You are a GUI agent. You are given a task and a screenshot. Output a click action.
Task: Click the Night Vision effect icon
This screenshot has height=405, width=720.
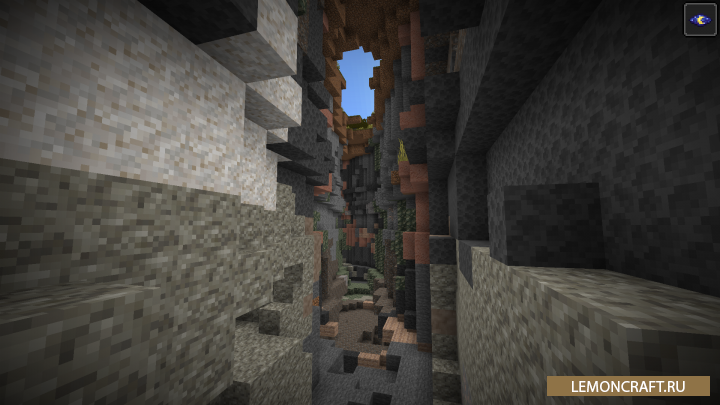tap(699, 19)
